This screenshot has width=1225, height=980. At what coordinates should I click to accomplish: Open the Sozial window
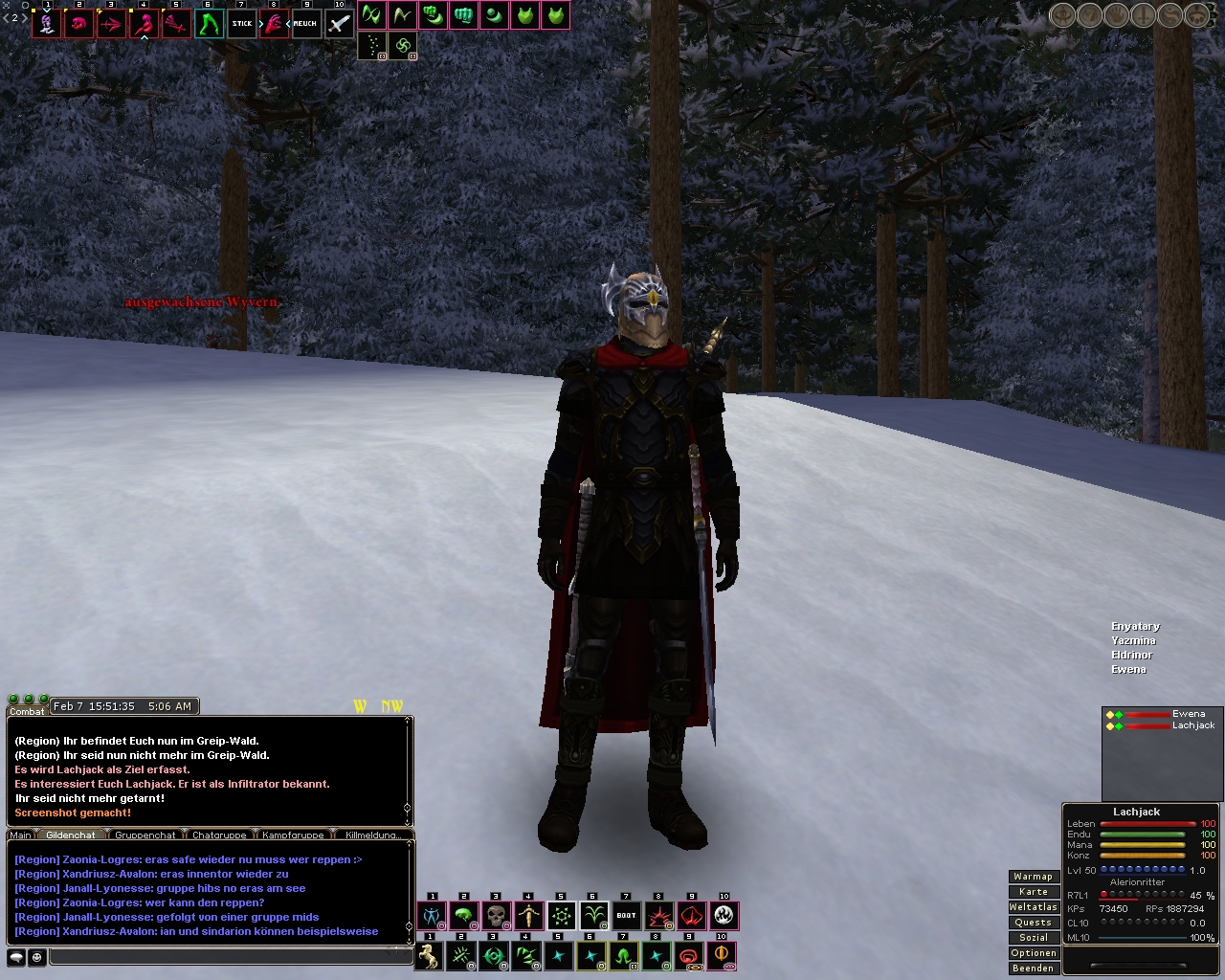pos(1033,938)
